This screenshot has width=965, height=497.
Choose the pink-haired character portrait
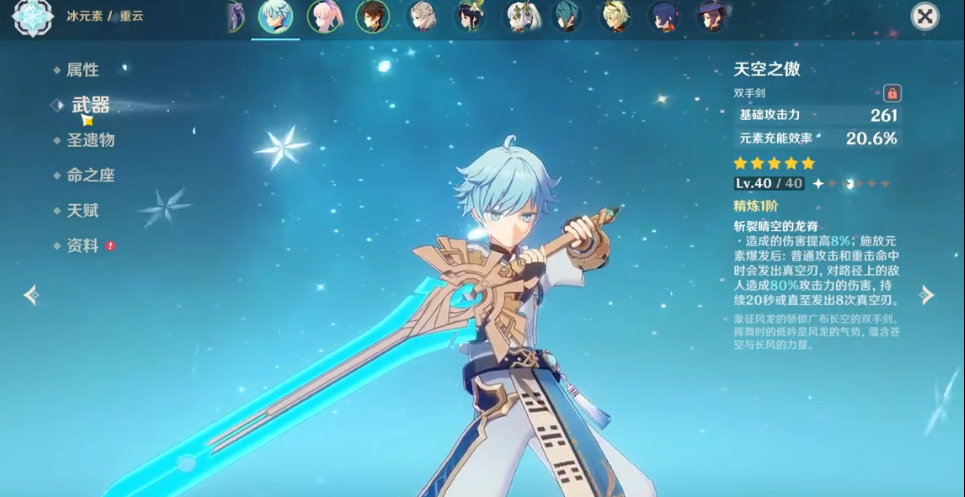coord(324,17)
